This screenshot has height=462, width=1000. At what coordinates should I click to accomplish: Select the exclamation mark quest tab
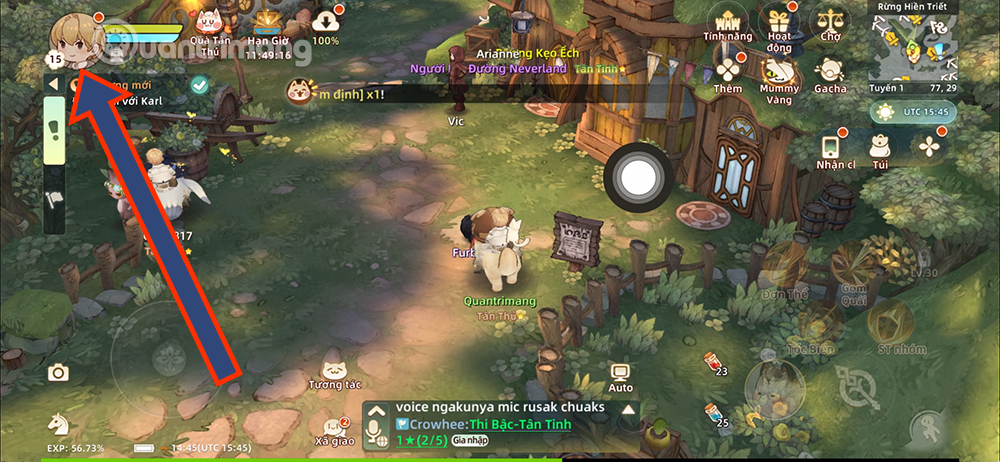pyautogui.click(x=54, y=132)
